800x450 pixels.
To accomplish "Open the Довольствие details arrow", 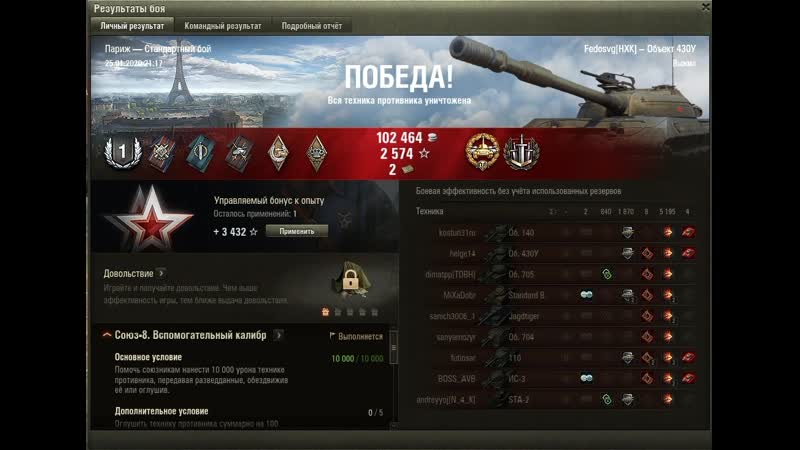I will pyautogui.click(x=161, y=273).
